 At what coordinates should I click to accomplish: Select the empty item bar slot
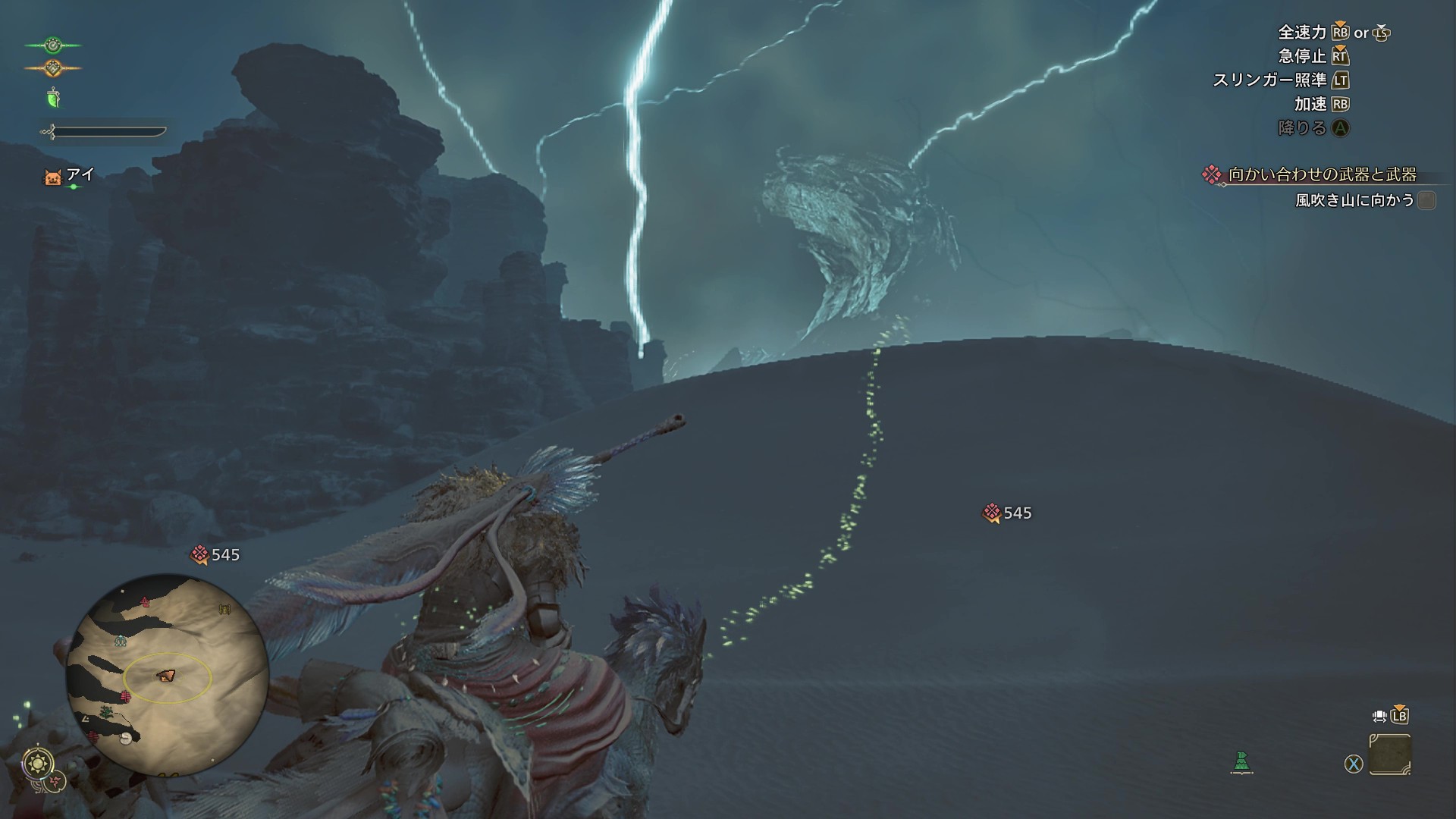tap(1390, 754)
